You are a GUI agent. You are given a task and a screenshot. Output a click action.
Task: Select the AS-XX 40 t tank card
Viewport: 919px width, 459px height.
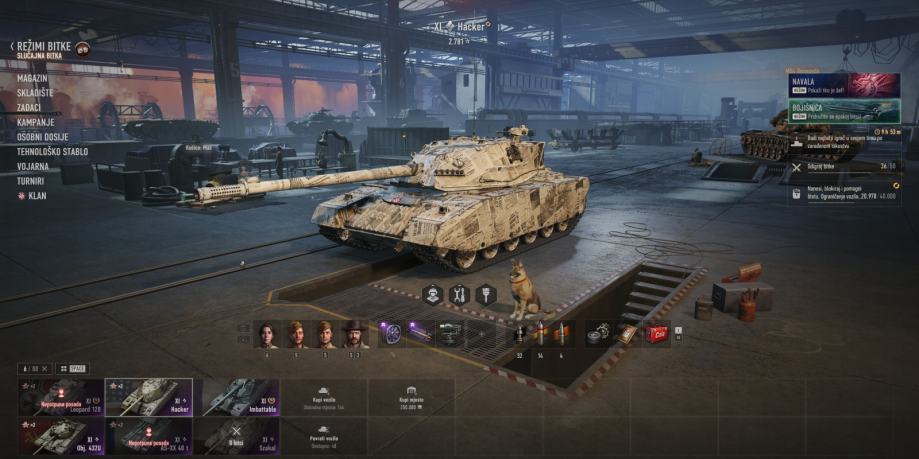(x=148, y=436)
